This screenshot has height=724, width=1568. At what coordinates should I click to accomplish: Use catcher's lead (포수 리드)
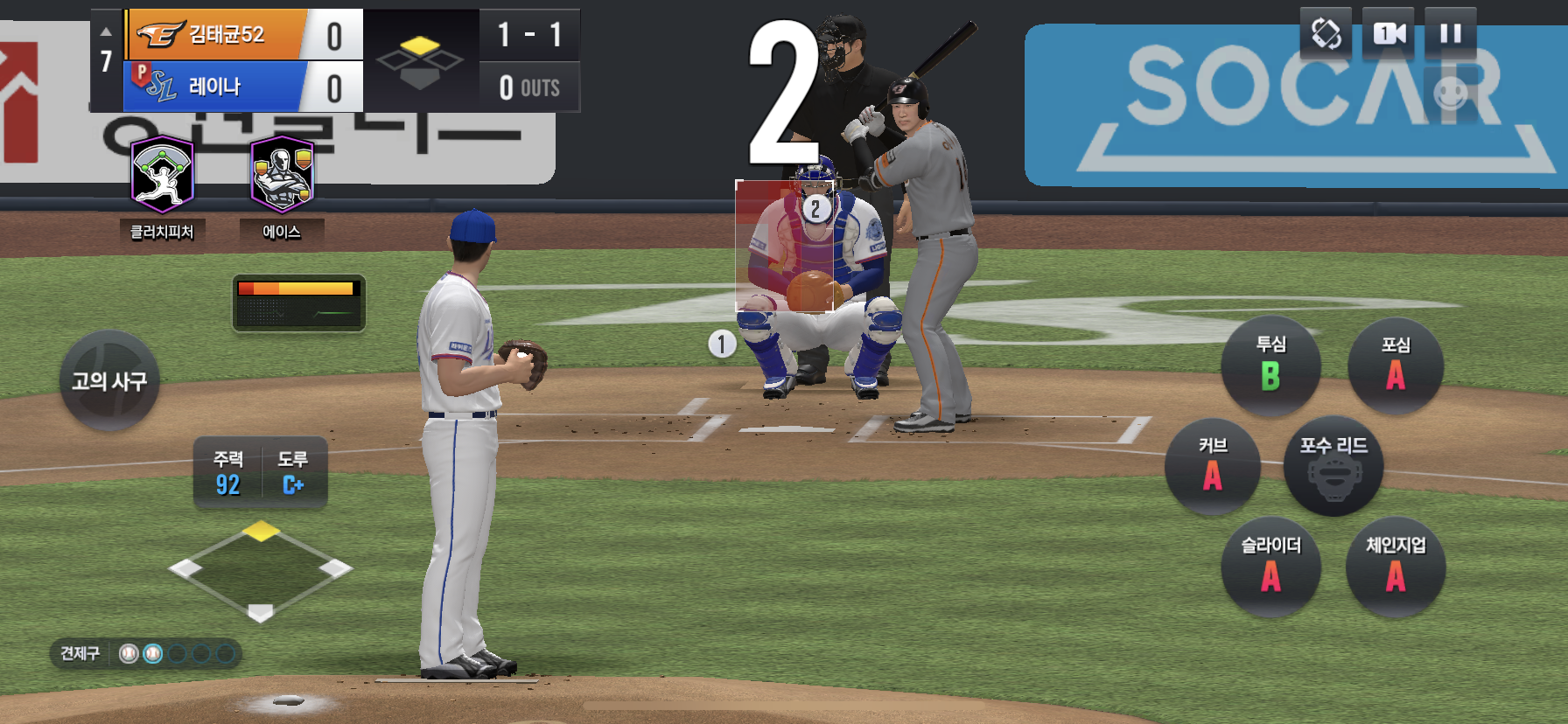coord(1333,467)
